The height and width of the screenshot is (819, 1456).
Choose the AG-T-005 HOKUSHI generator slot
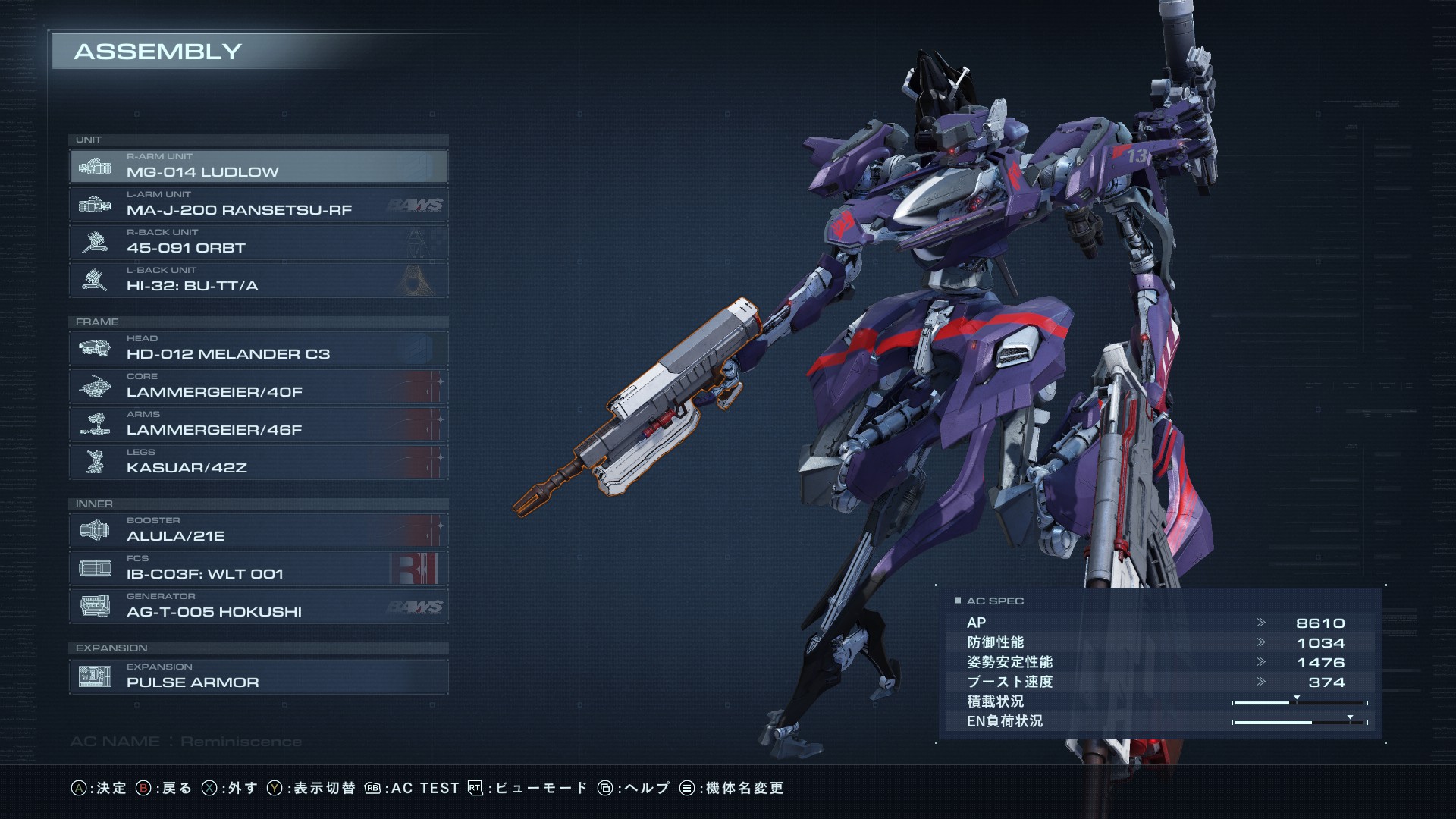click(258, 606)
